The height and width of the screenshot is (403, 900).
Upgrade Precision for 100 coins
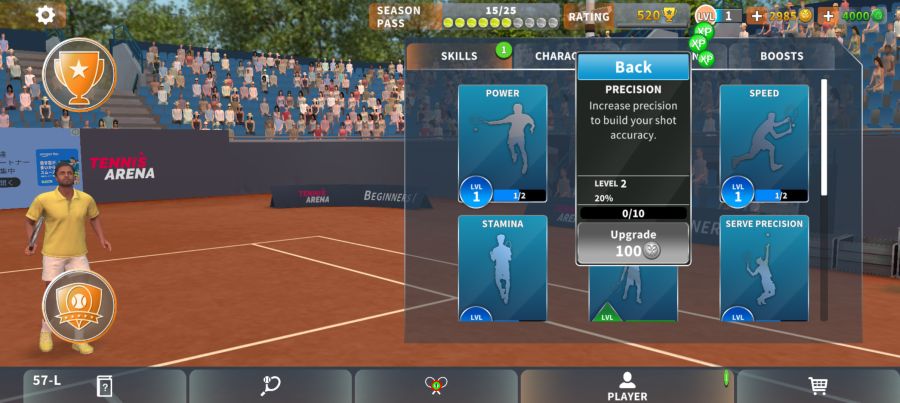pyautogui.click(x=633, y=243)
